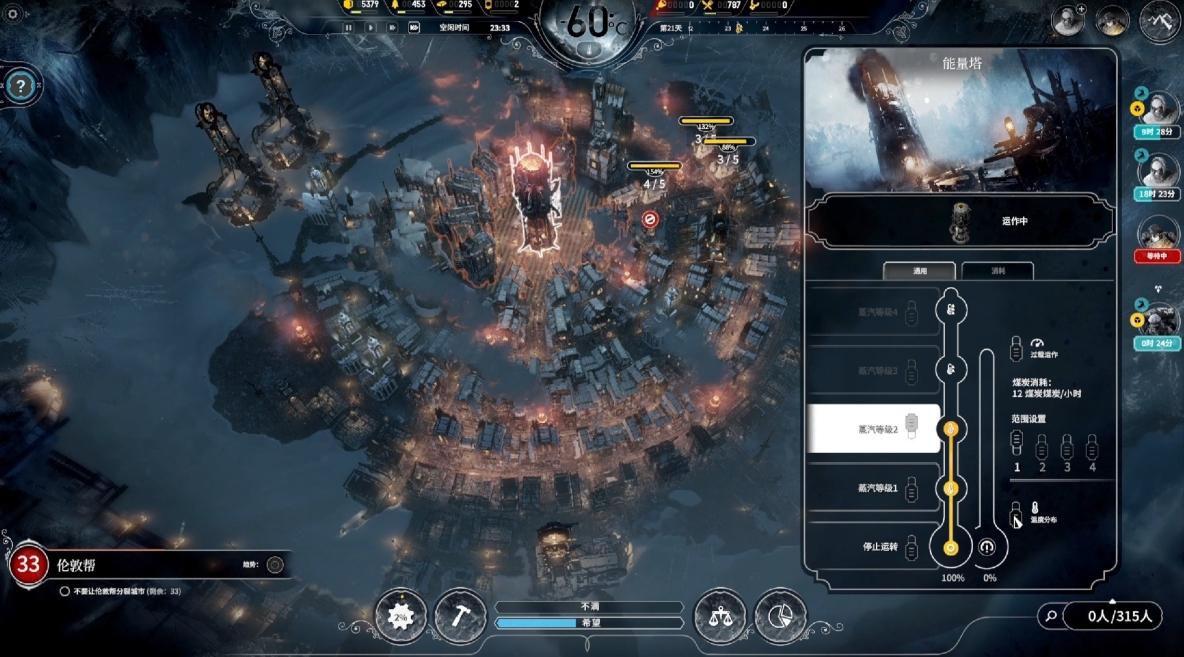The image size is (1184, 657).
Task: Open the technology tree gear button
Action: 400,615
